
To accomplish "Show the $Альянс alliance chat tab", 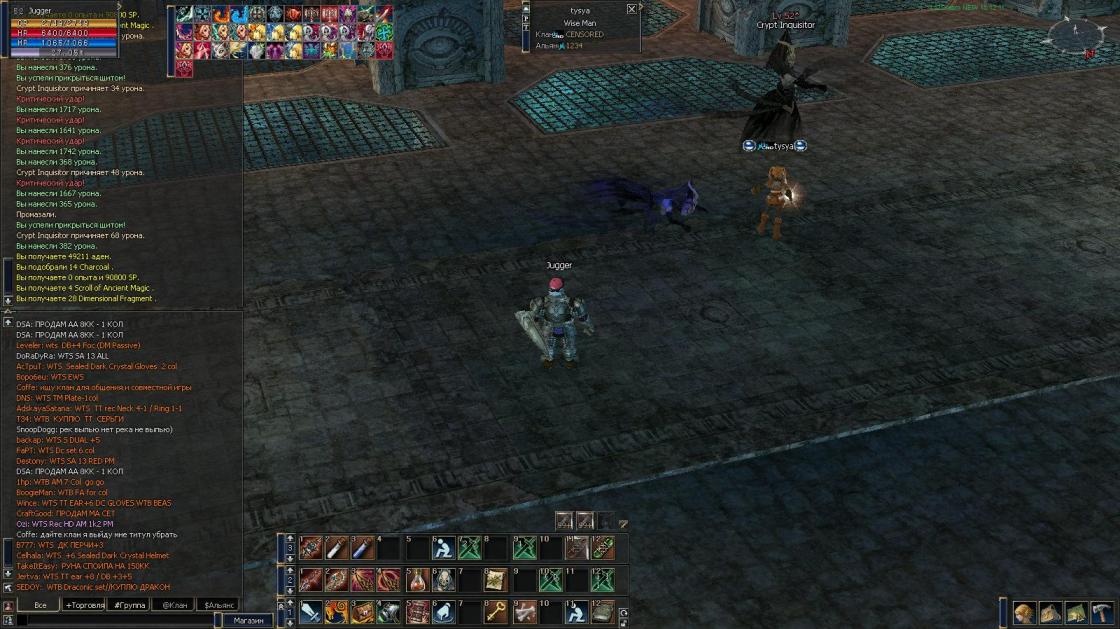I will (219, 605).
